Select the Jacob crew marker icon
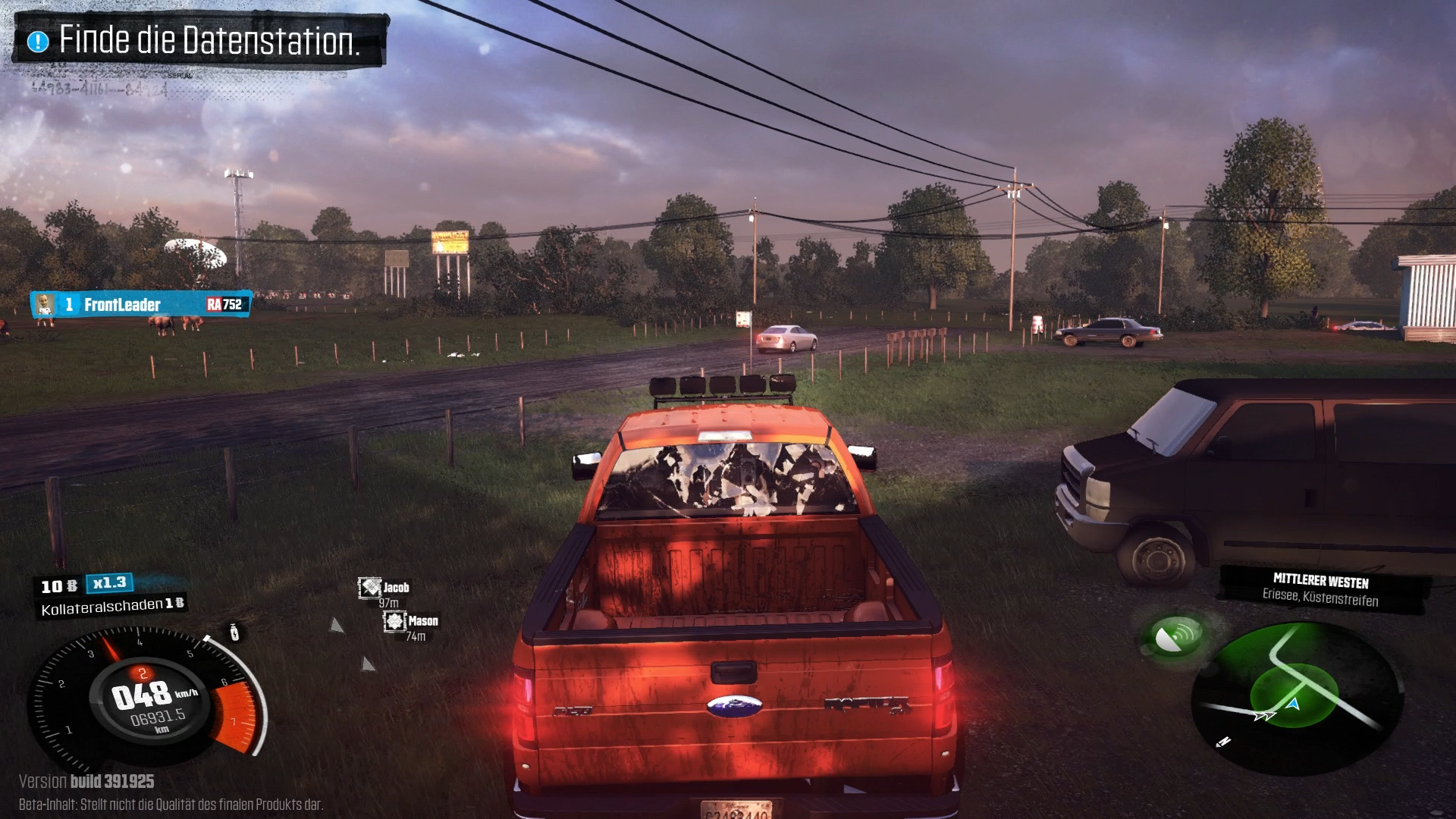1456x819 pixels. (x=370, y=588)
